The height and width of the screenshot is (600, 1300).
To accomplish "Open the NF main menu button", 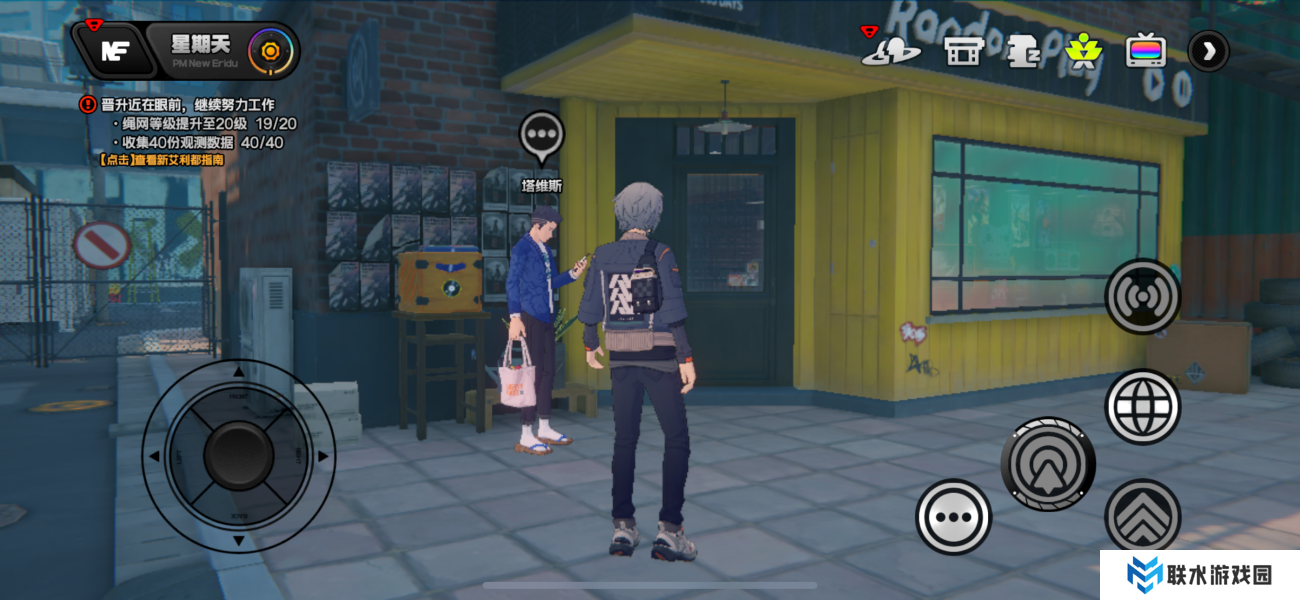I will tap(112, 51).
